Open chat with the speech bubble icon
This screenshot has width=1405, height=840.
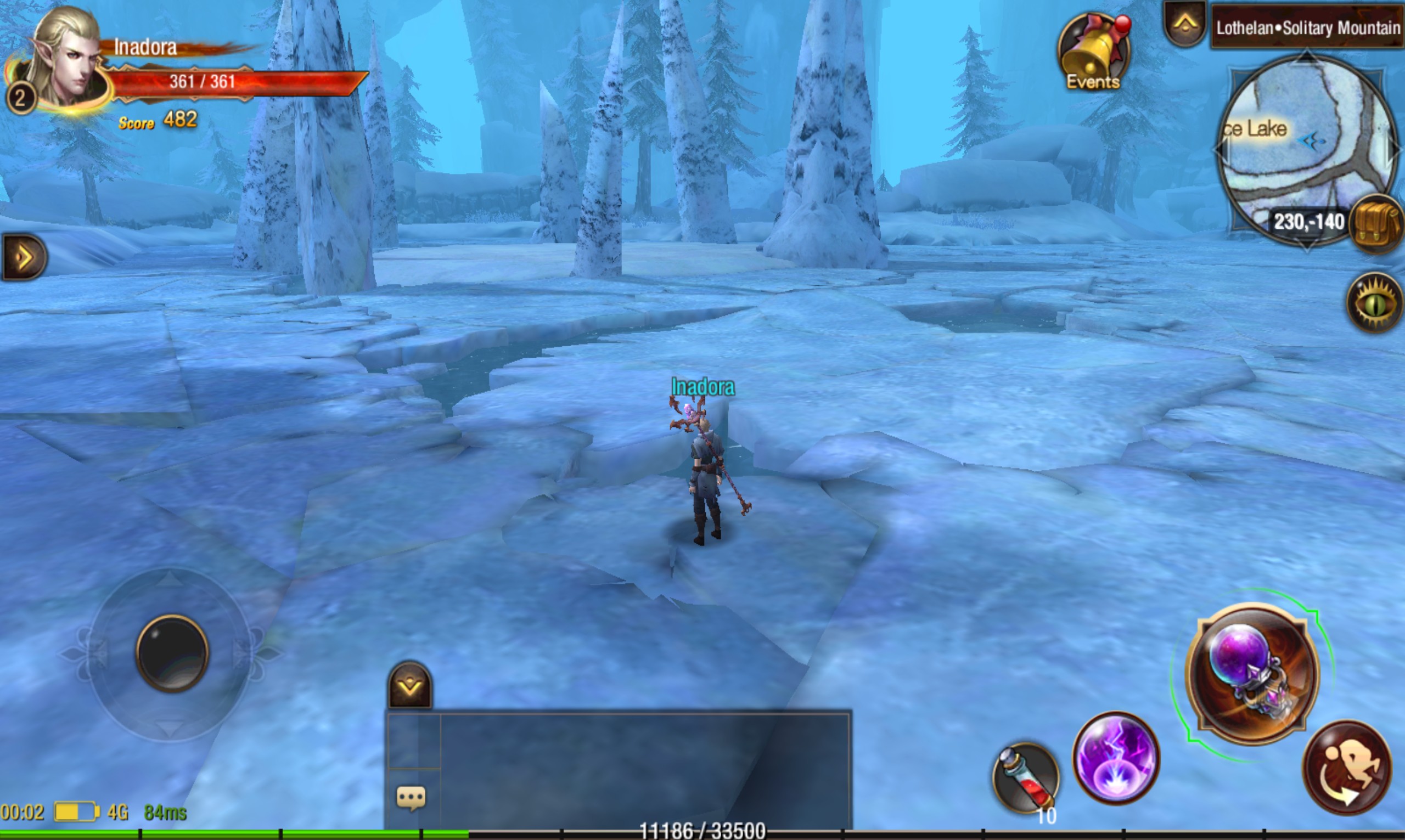click(411, 798)
